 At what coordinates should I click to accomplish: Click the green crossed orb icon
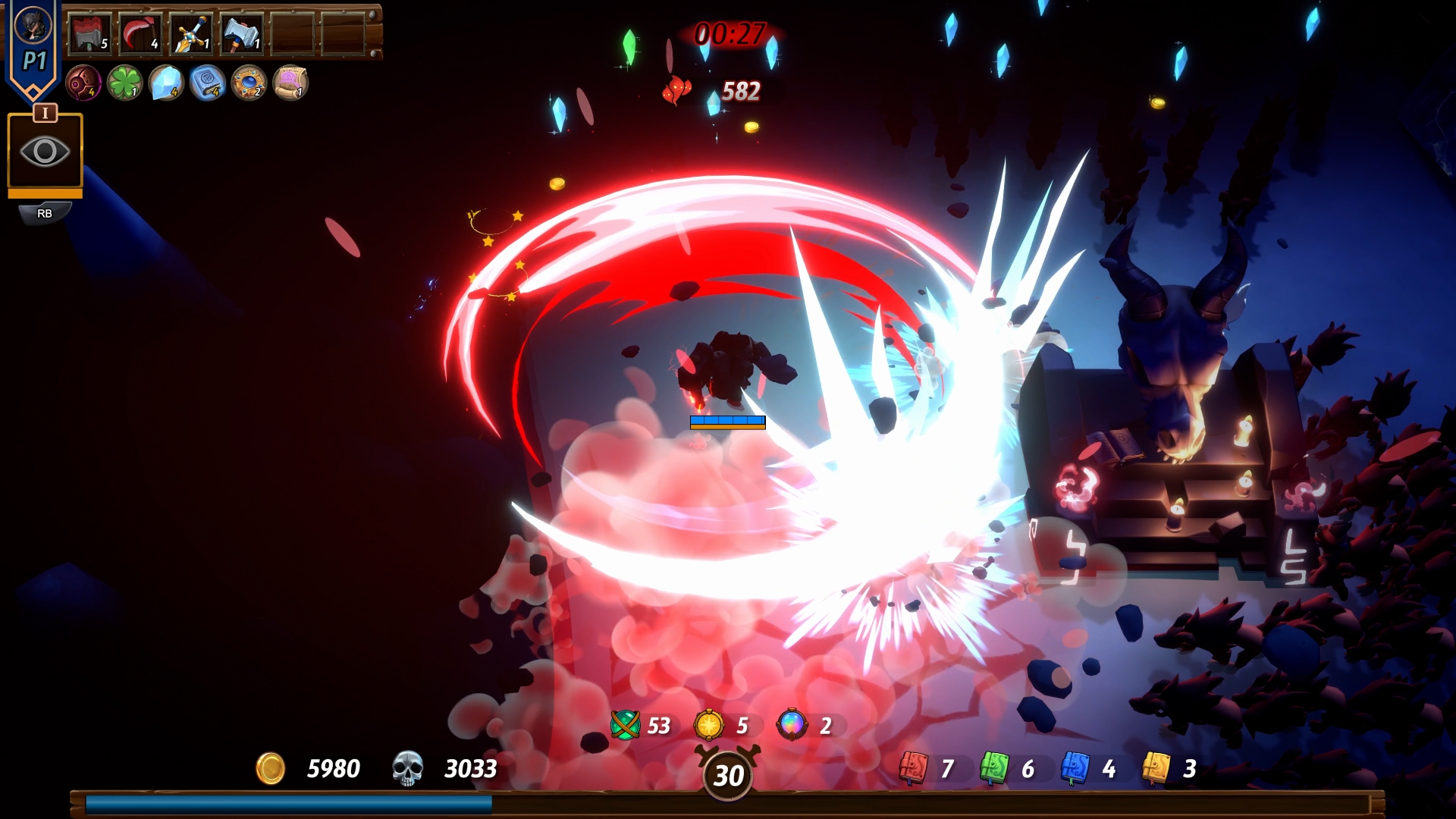(626, 726)
